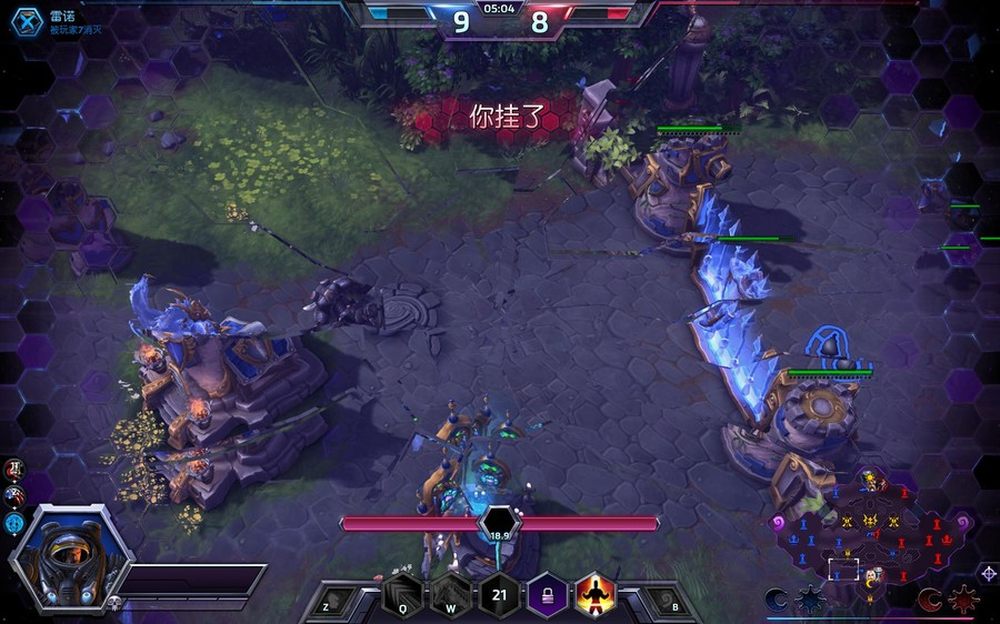Select the blue glowing talent icon above the portrait
Screen dimensions: 1000x624
coord(14,521)
